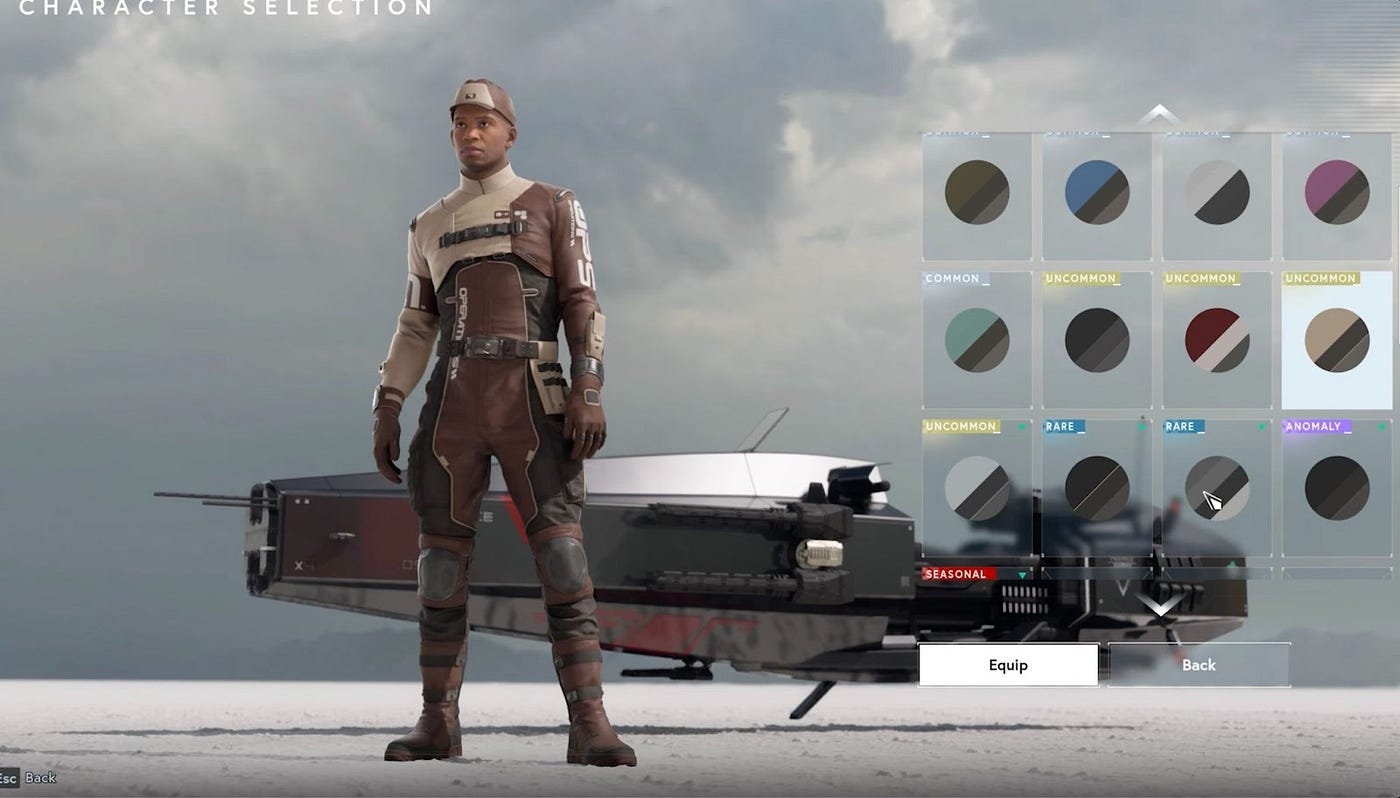Select the magenta Common color swatch

click(1337, 192)
